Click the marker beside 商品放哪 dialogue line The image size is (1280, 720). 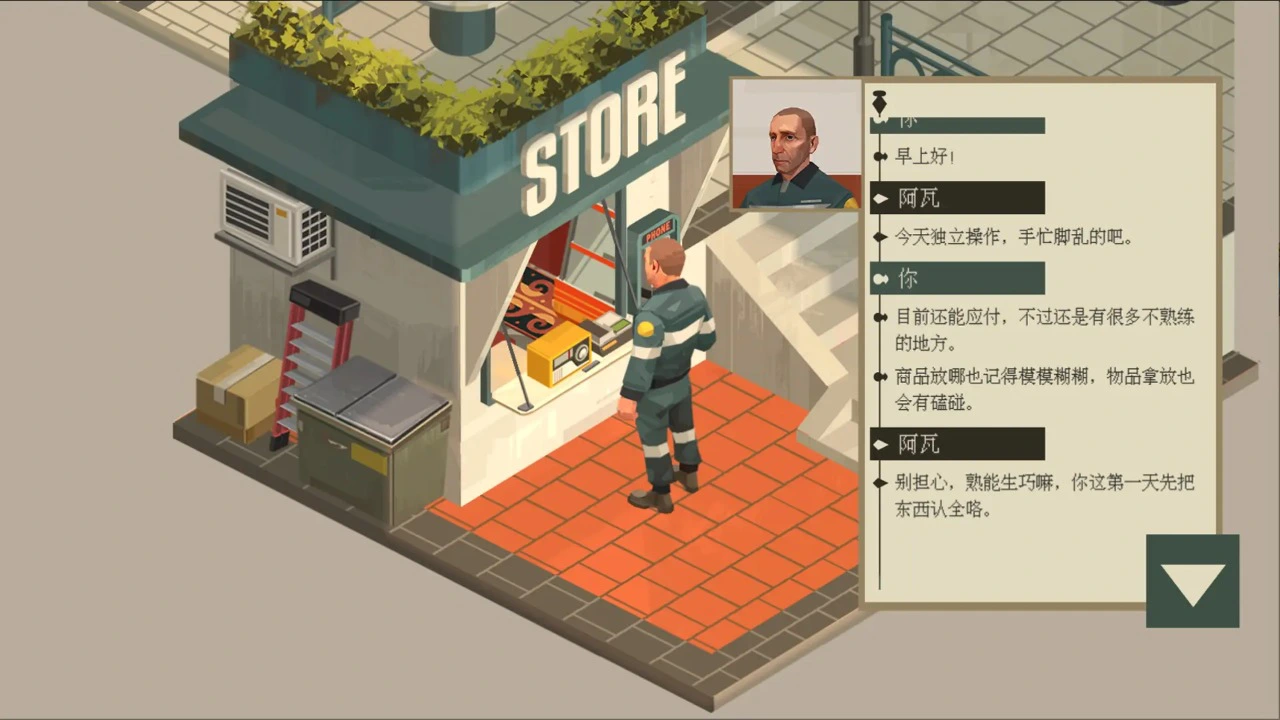pyautogui.click(x=881, y=378)
